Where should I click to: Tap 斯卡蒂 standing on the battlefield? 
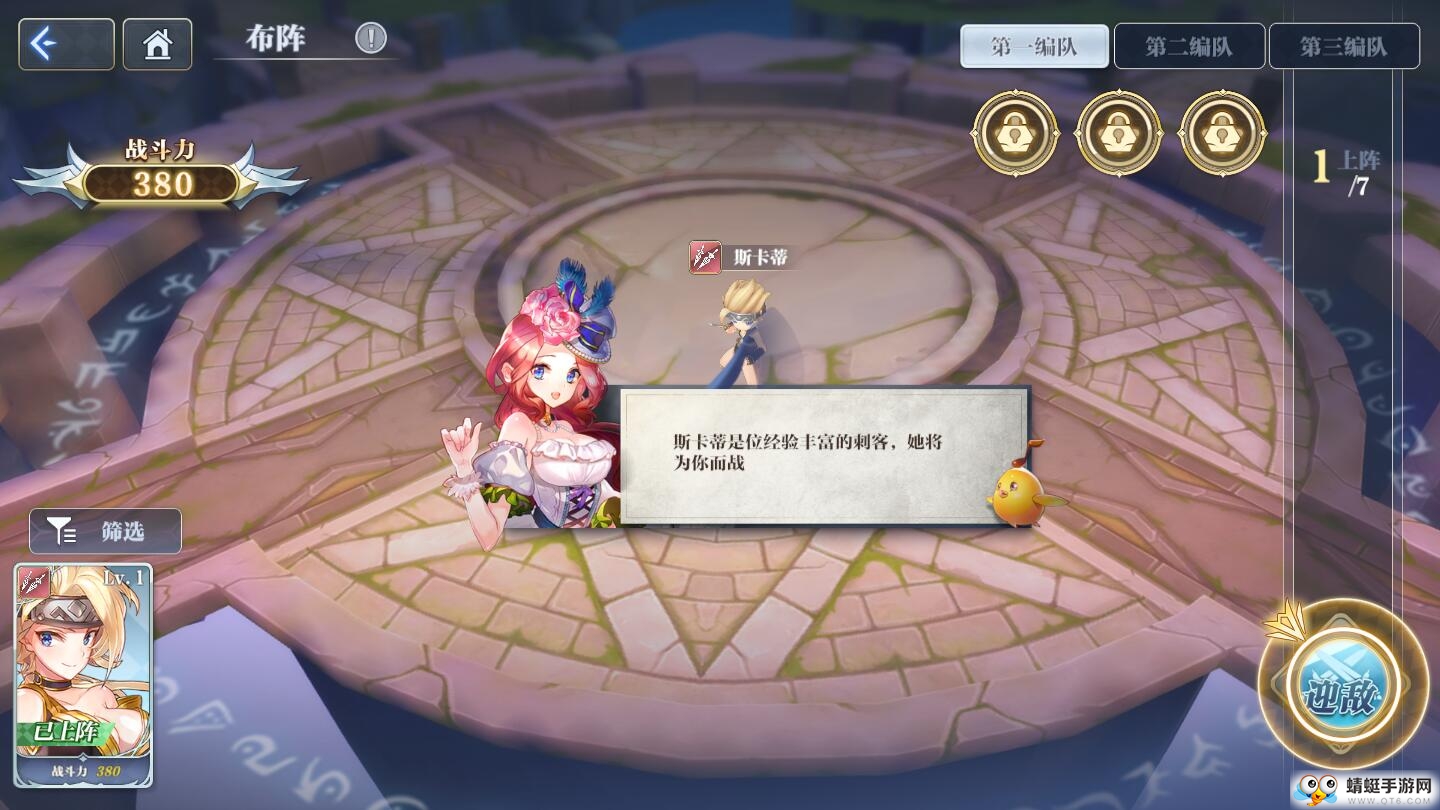tap(740, 330)
